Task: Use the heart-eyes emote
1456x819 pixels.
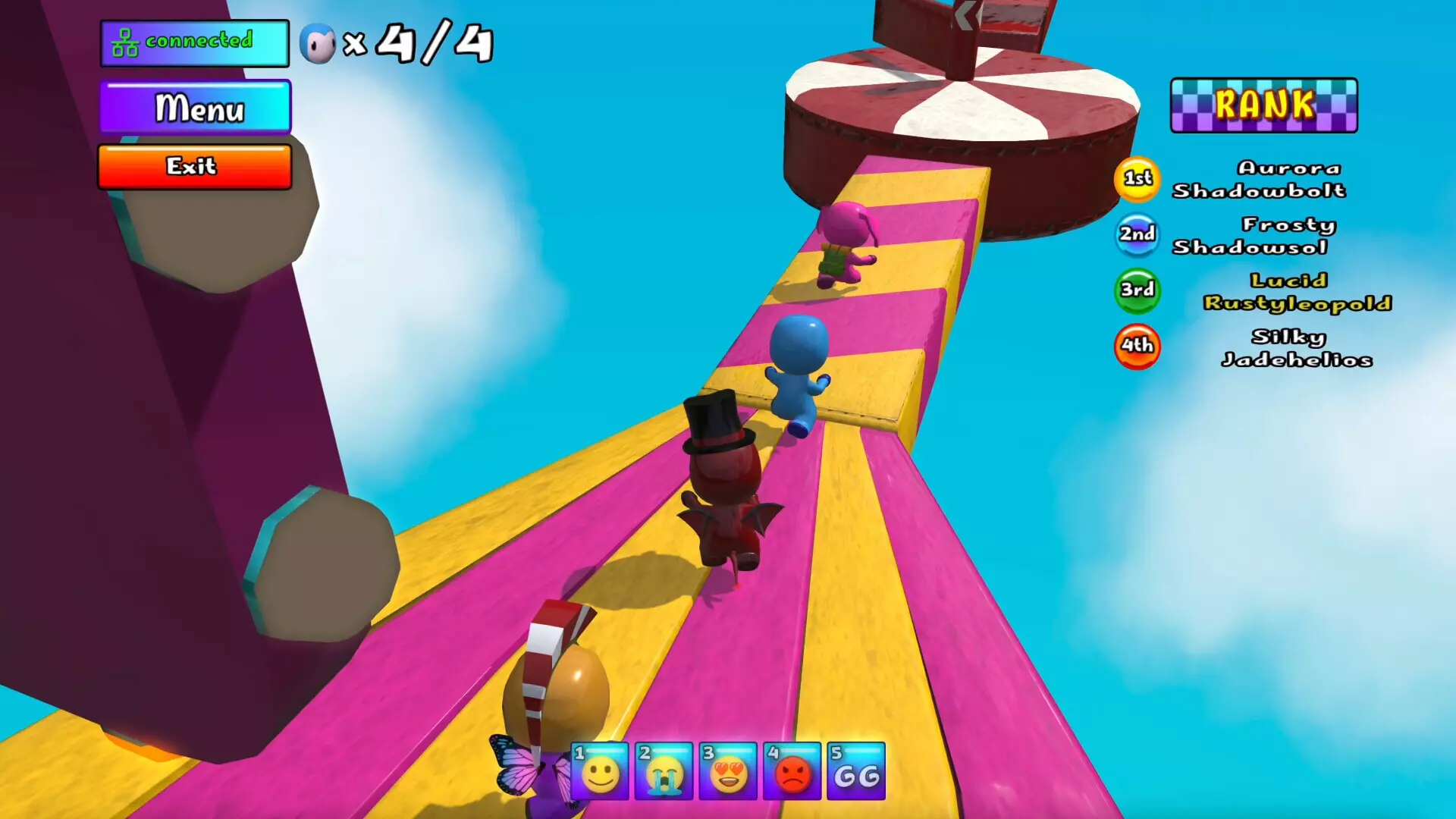Action: [x=728, y=772]
